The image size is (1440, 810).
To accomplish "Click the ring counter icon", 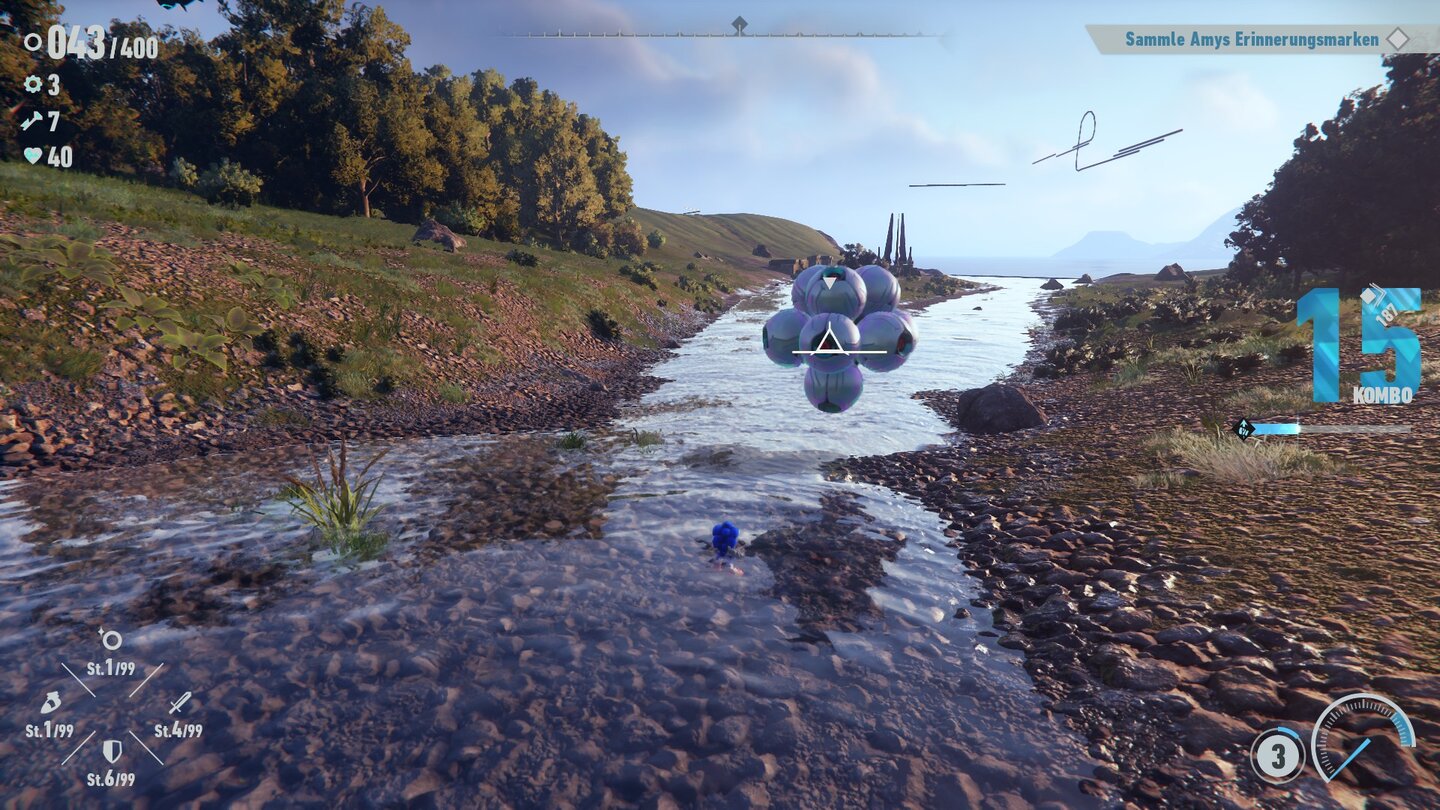I will pyautogui.click(x=33, y=43).
